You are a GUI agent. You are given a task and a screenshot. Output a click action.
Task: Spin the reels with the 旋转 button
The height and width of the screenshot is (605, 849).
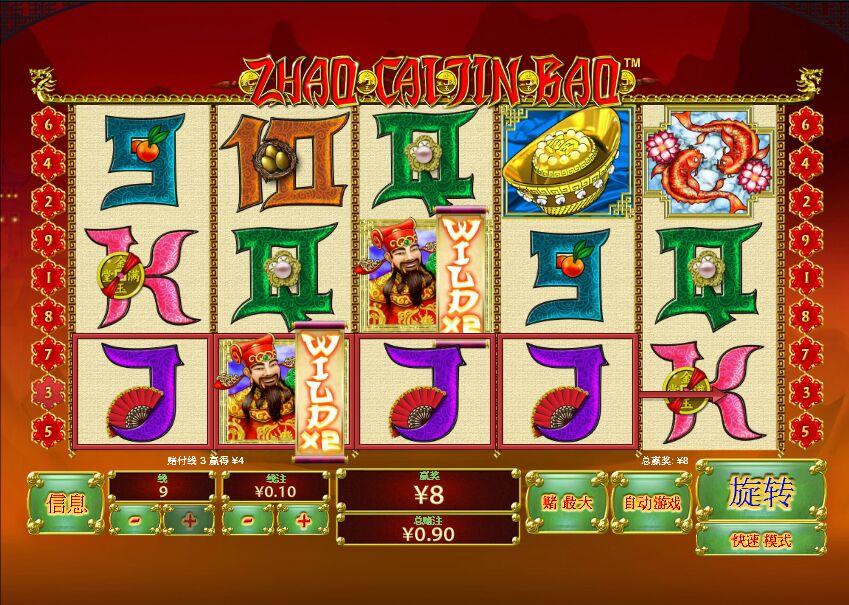(x=760, y=493)
